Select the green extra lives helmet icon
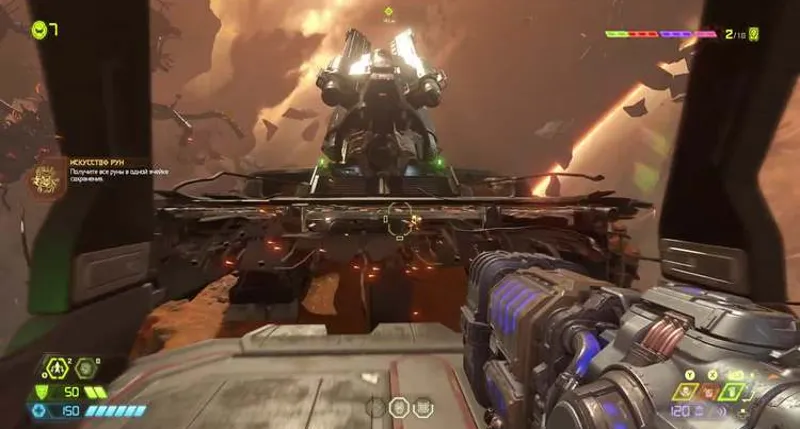 tap(38, 29)
